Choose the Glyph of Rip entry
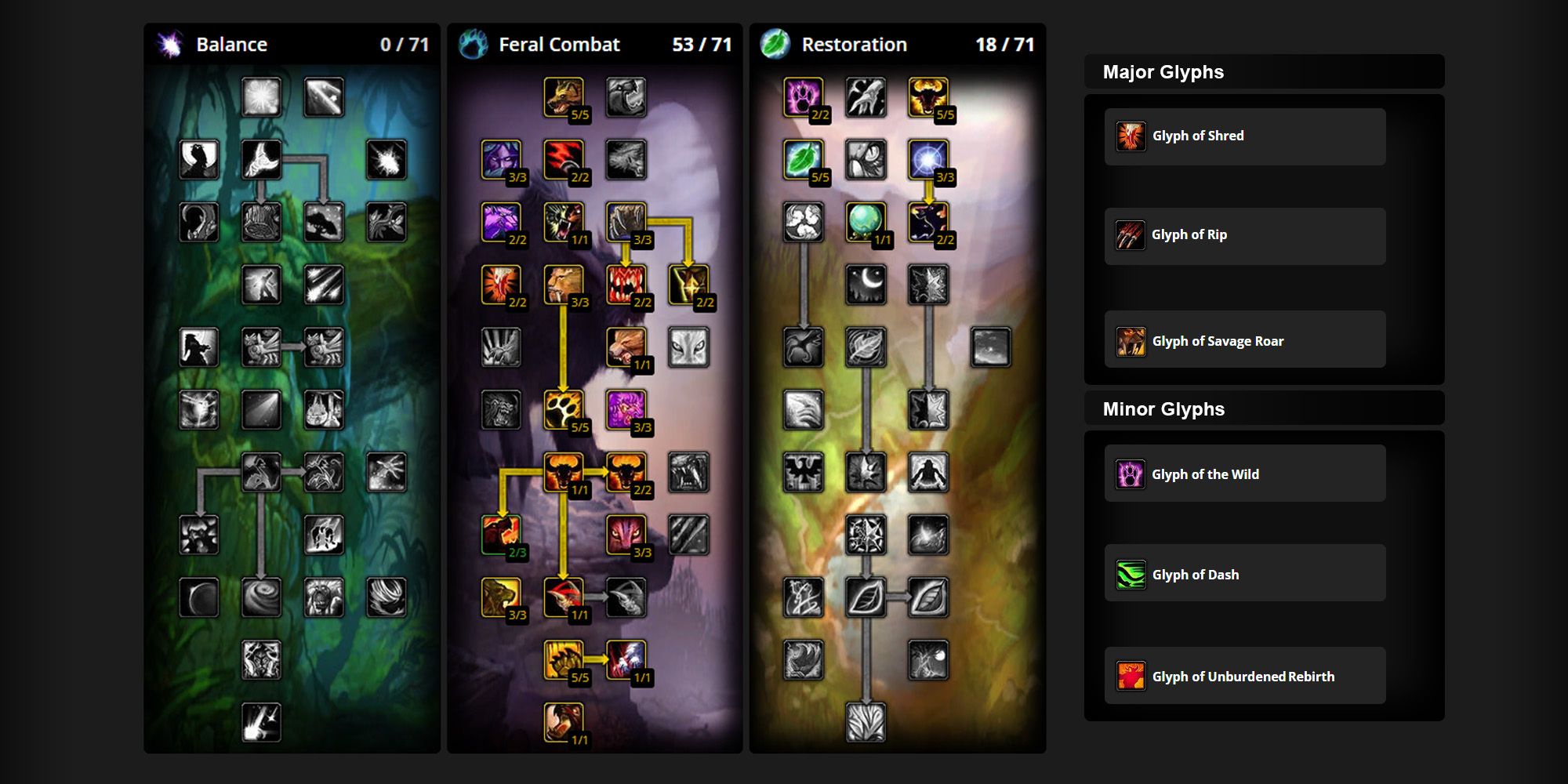 tap(1244, 235)
